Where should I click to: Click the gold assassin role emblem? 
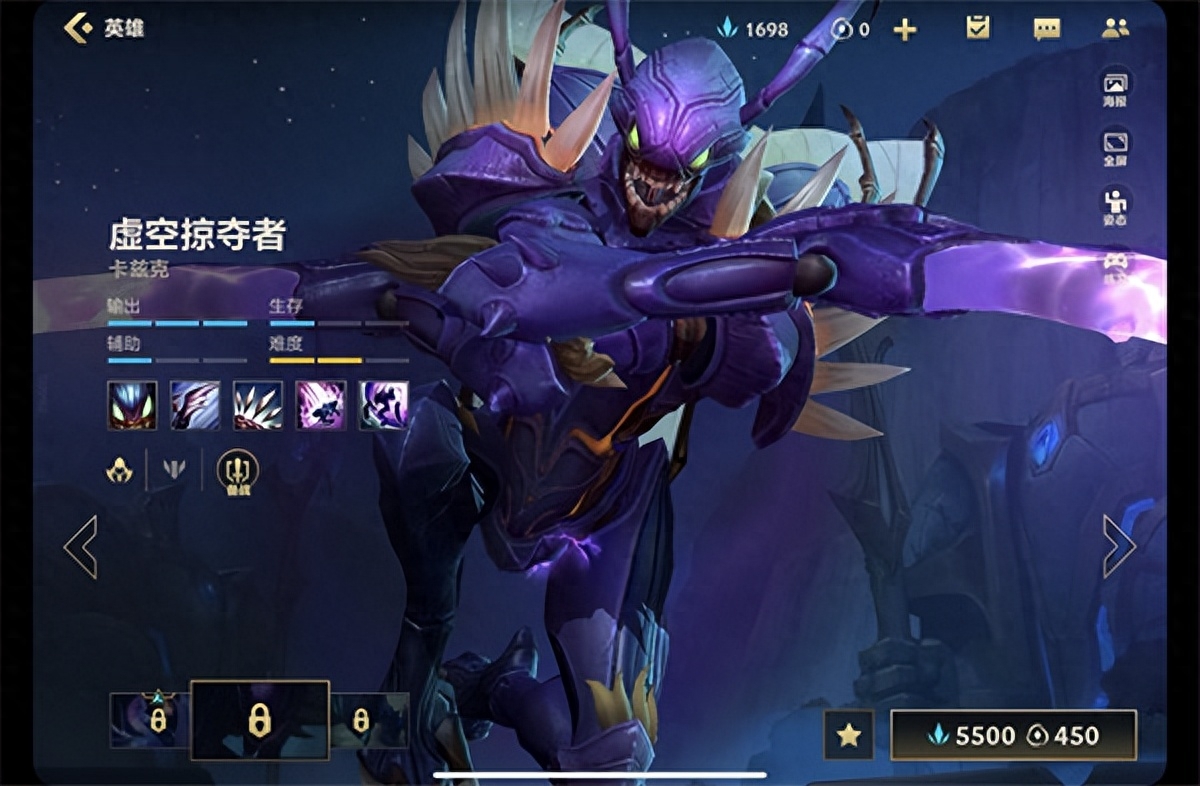coord(120,468)
